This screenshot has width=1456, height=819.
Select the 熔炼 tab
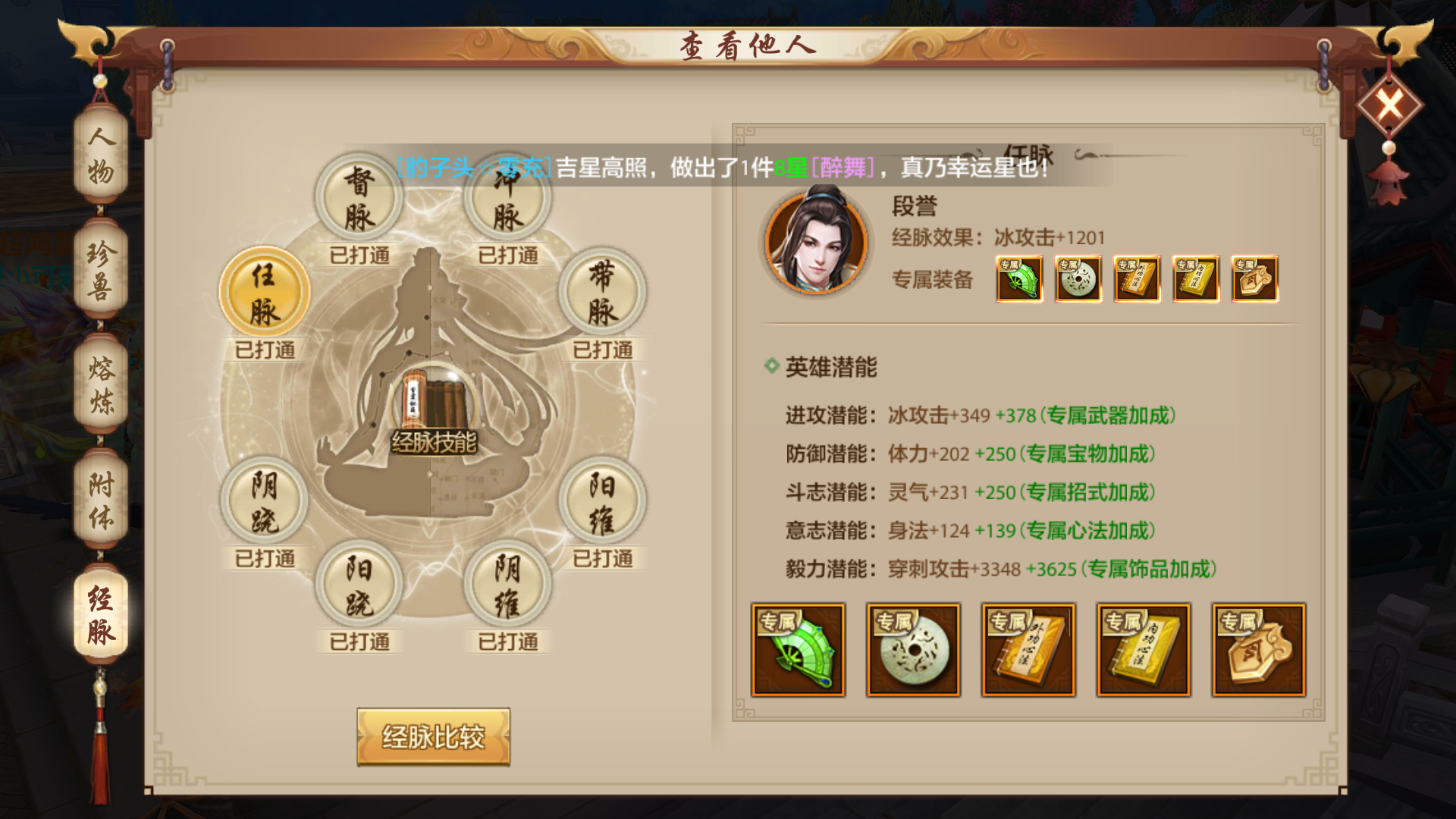point(101,385)
